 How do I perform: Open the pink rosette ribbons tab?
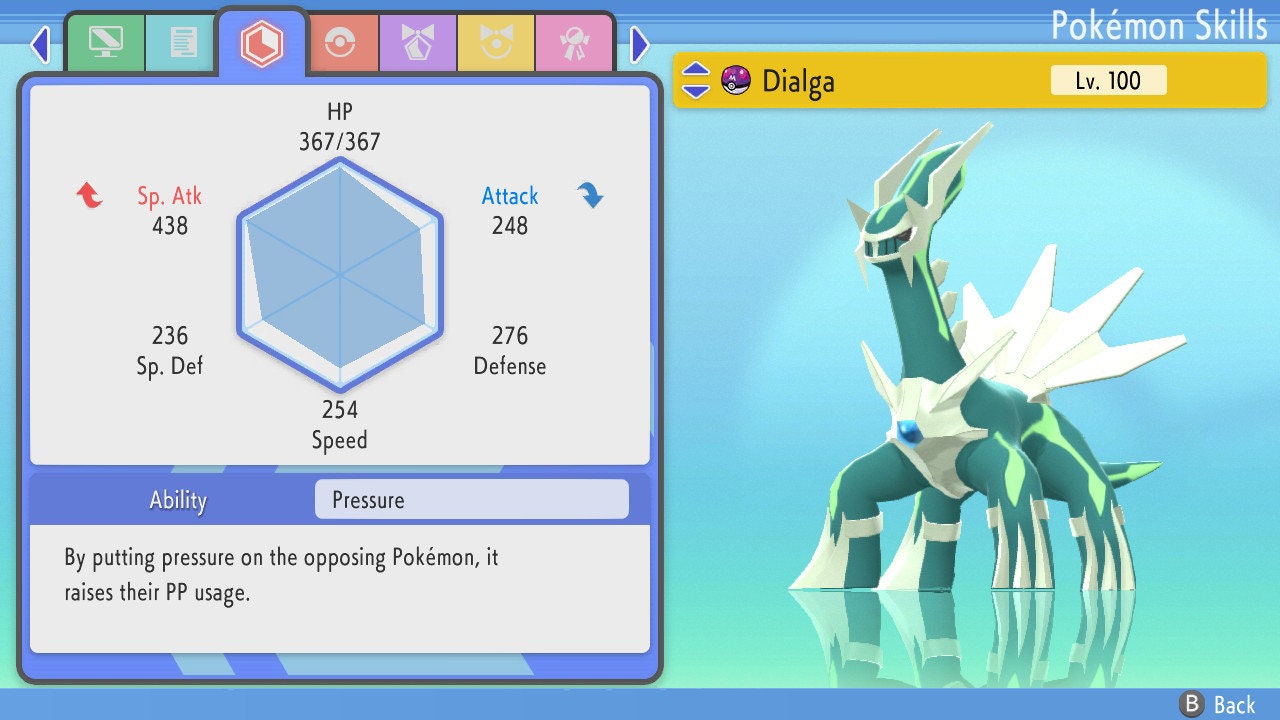point(574,43)
